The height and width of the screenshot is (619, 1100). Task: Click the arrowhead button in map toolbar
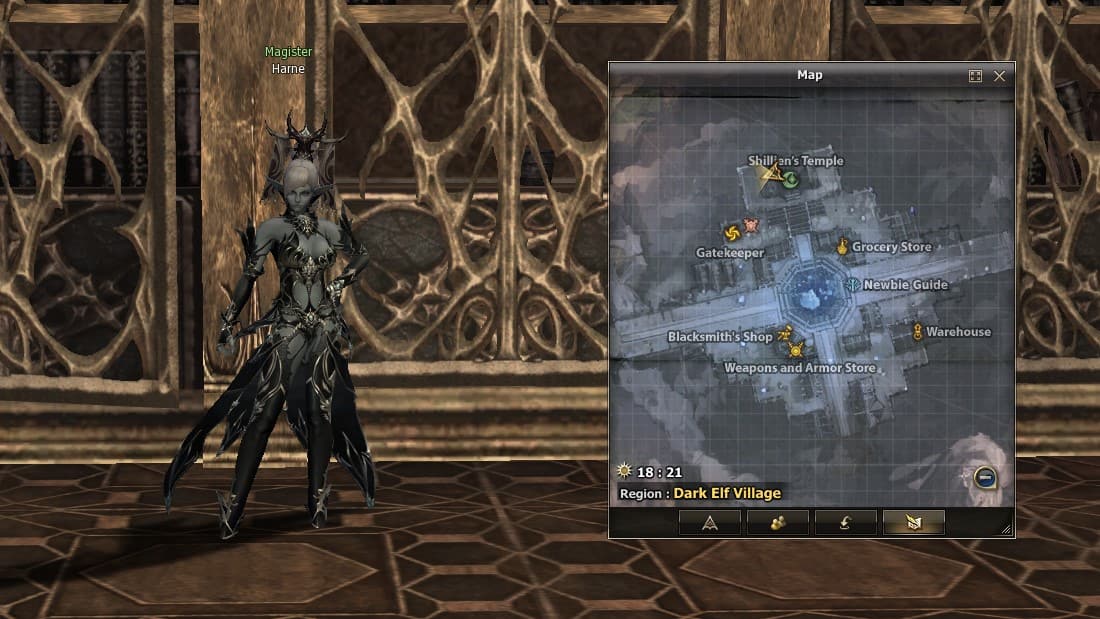click(709, 522)
